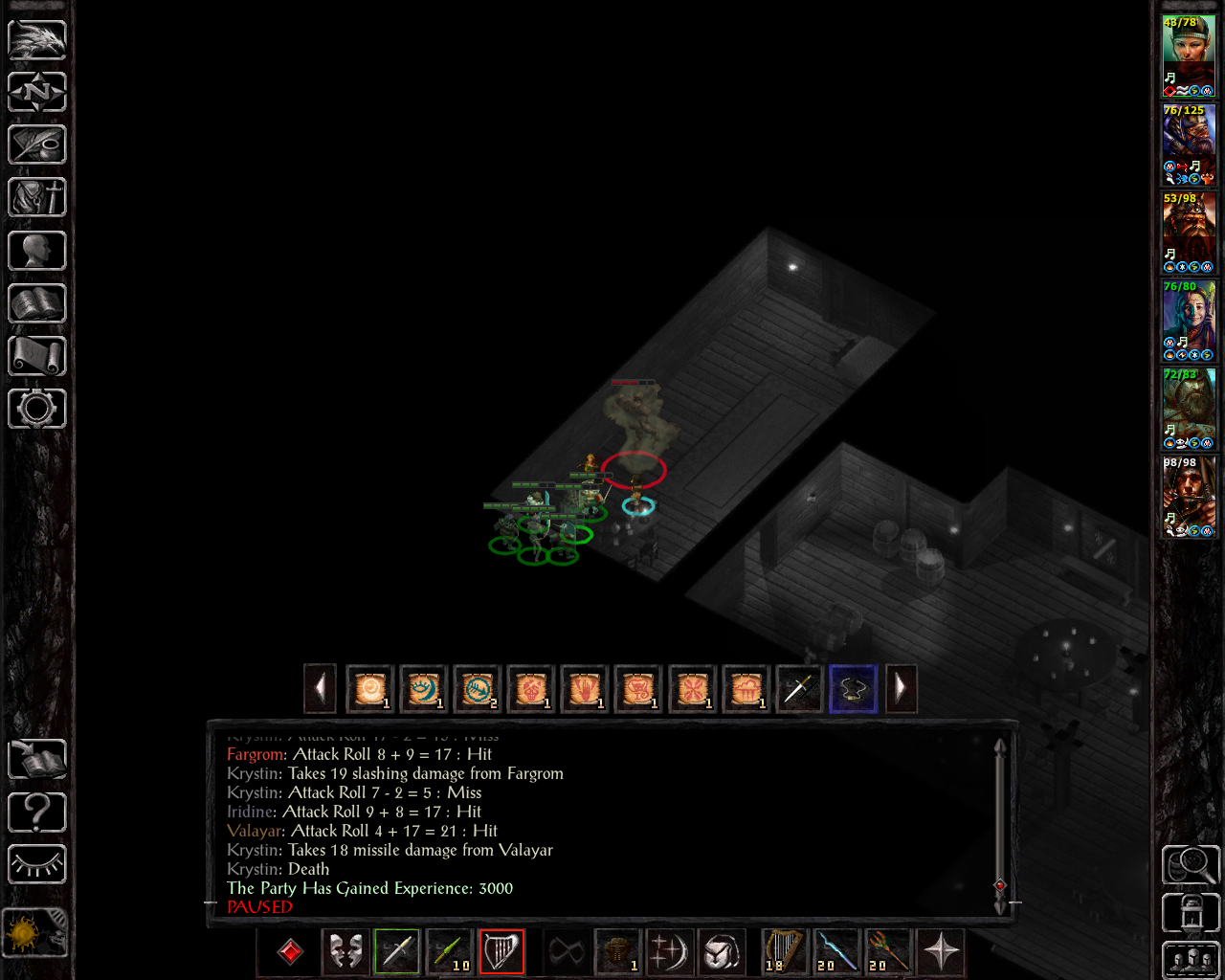
Task: Toggle the twin masks stealth button
Action: 345,951
